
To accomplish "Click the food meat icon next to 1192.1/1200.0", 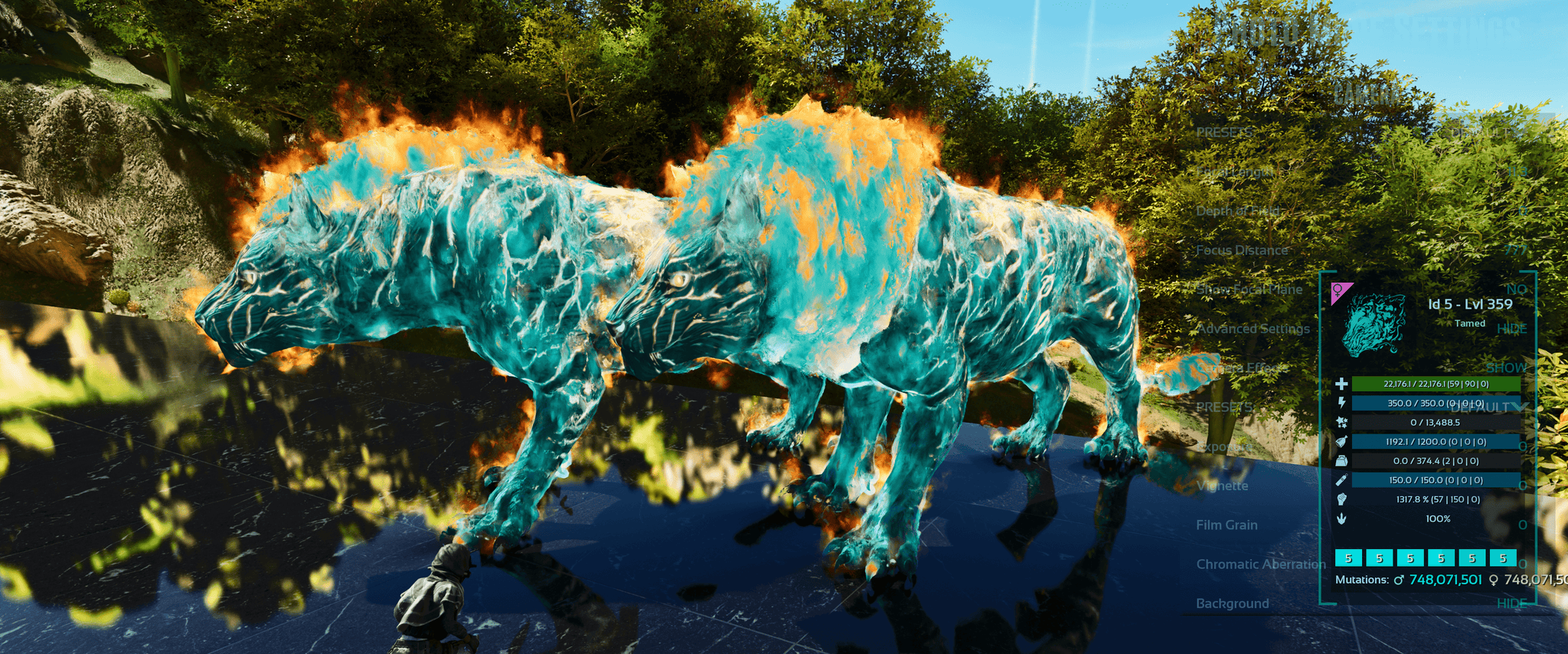I will (x=1342, y=442).
